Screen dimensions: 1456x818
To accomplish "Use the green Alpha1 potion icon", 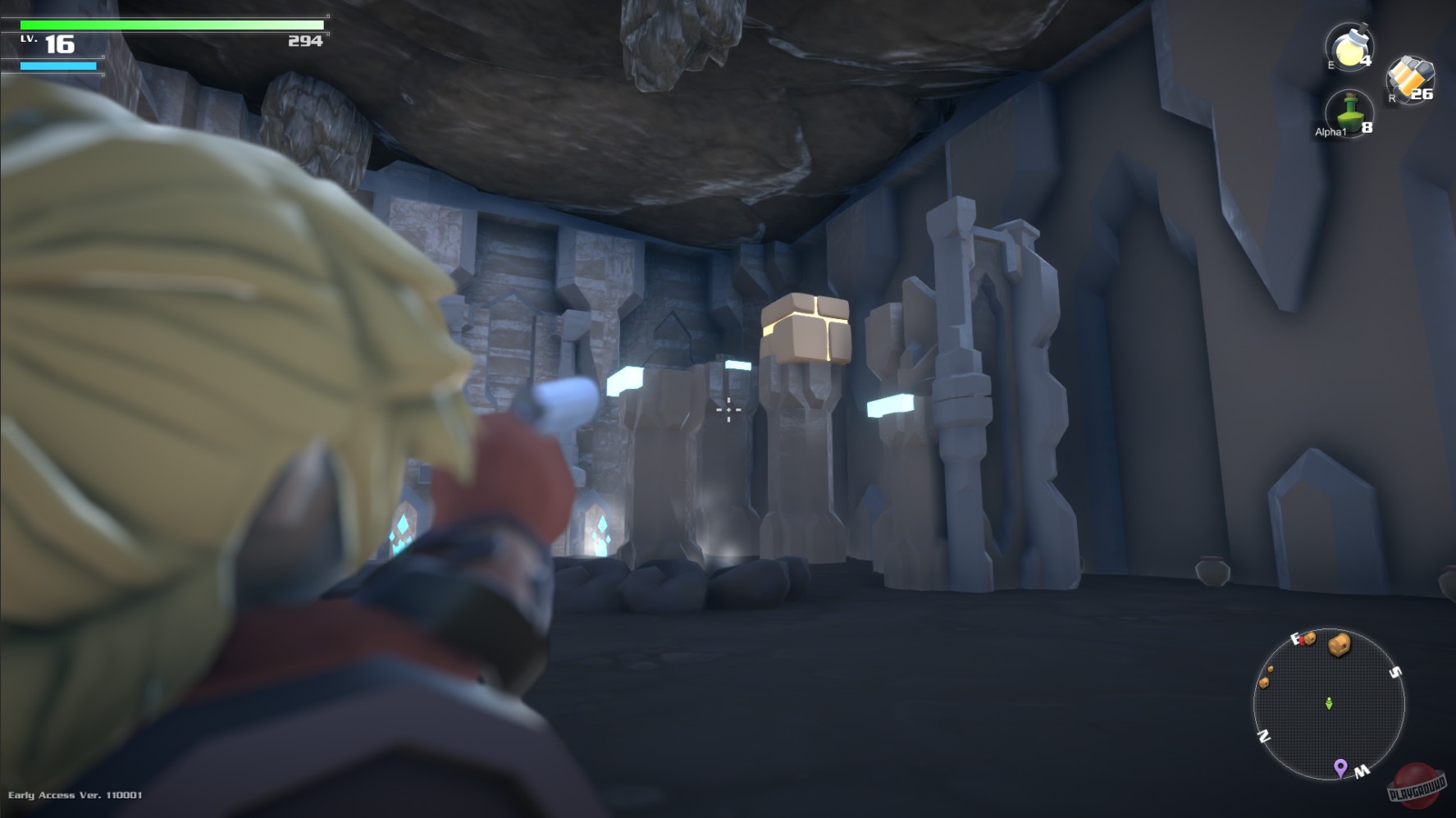I will [x=1349, y=112].
